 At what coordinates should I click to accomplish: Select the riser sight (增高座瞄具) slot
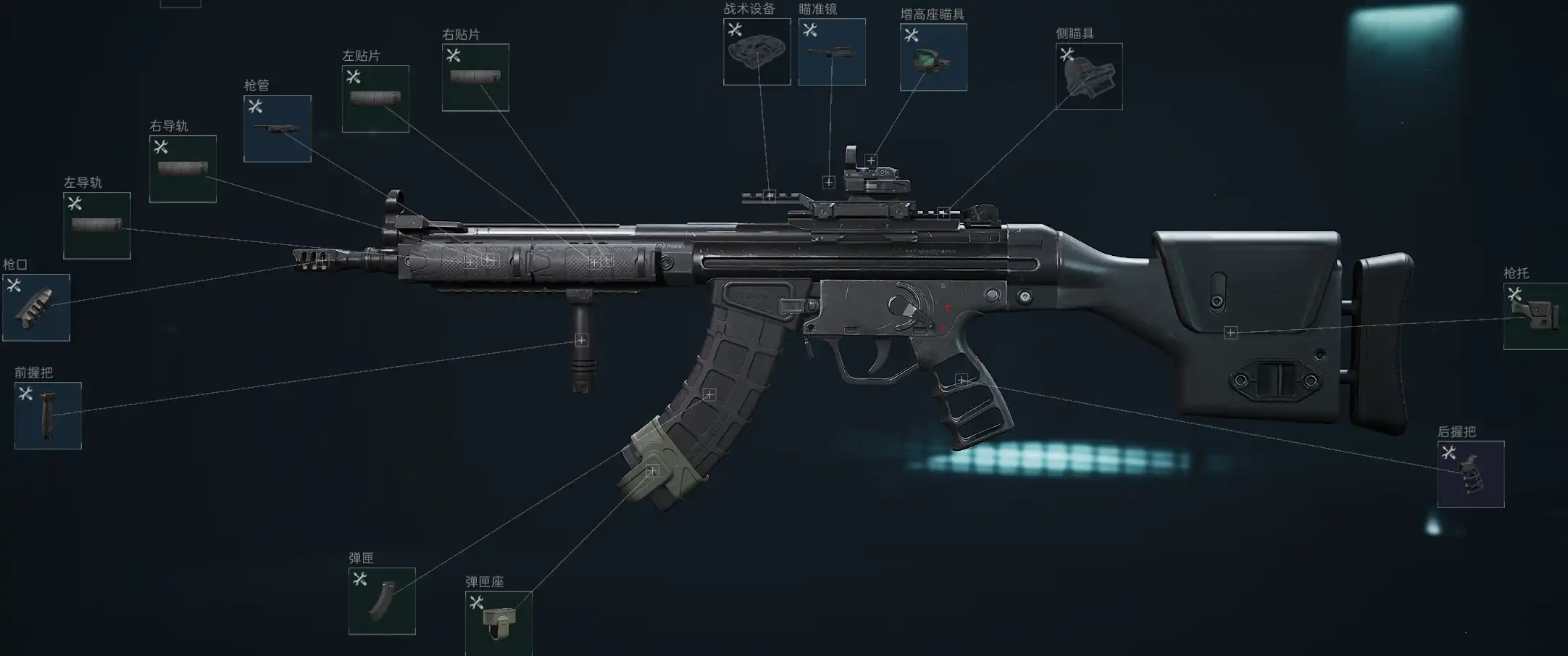pyautogui.click(x=933, y=57)
